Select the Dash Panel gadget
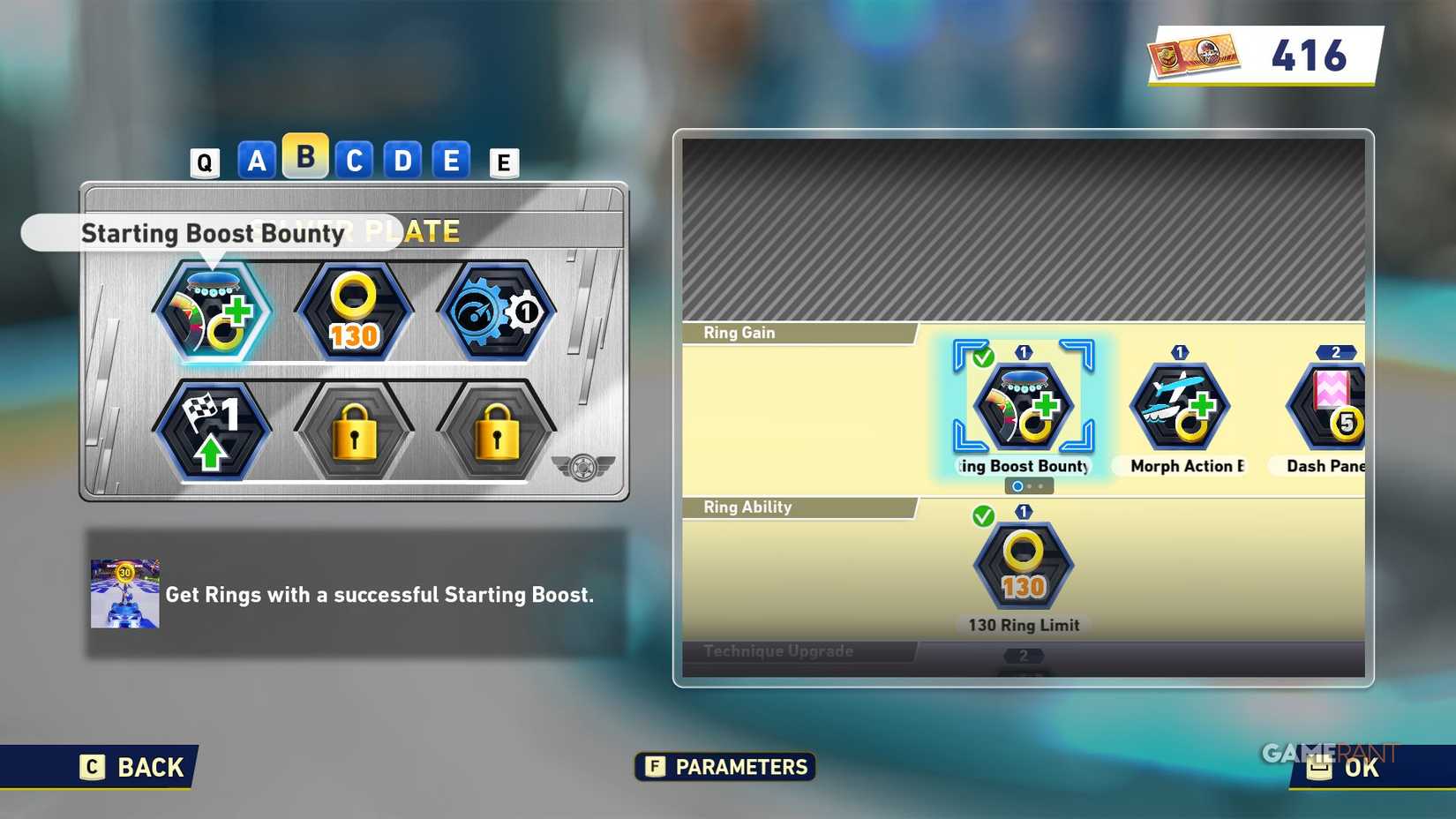 1330,407
